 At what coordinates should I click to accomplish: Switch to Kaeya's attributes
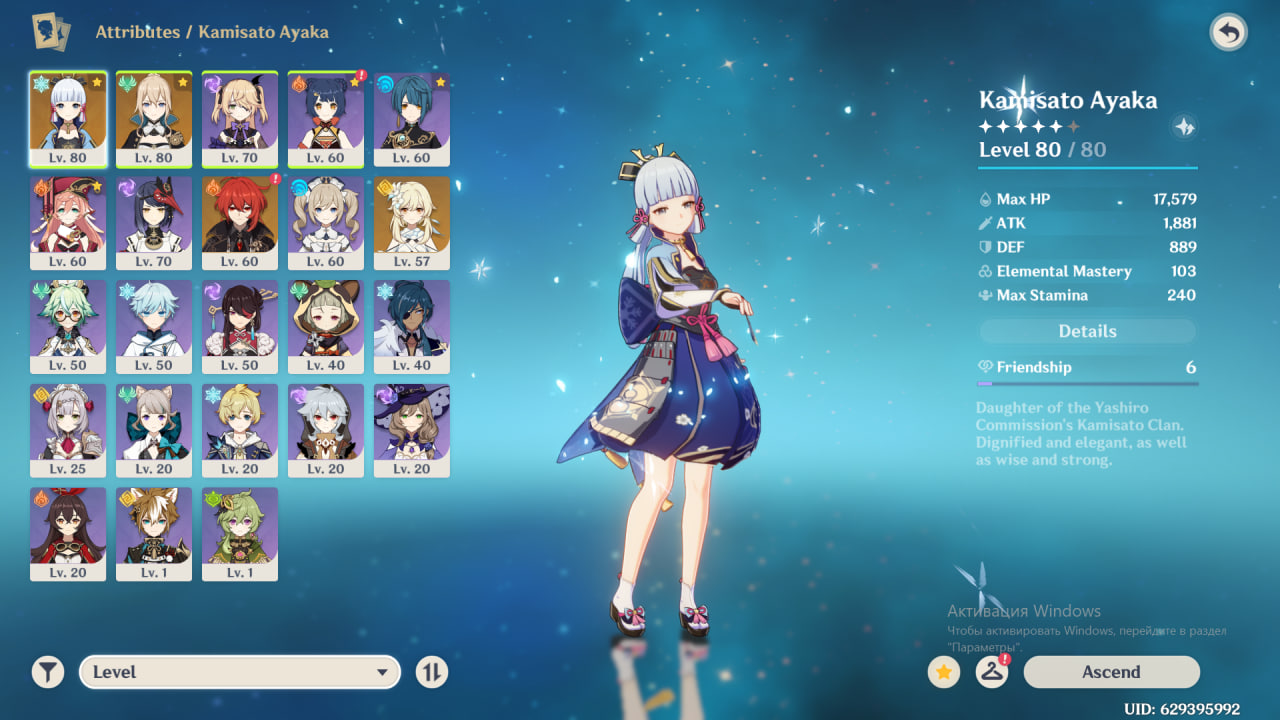(412, 326)
